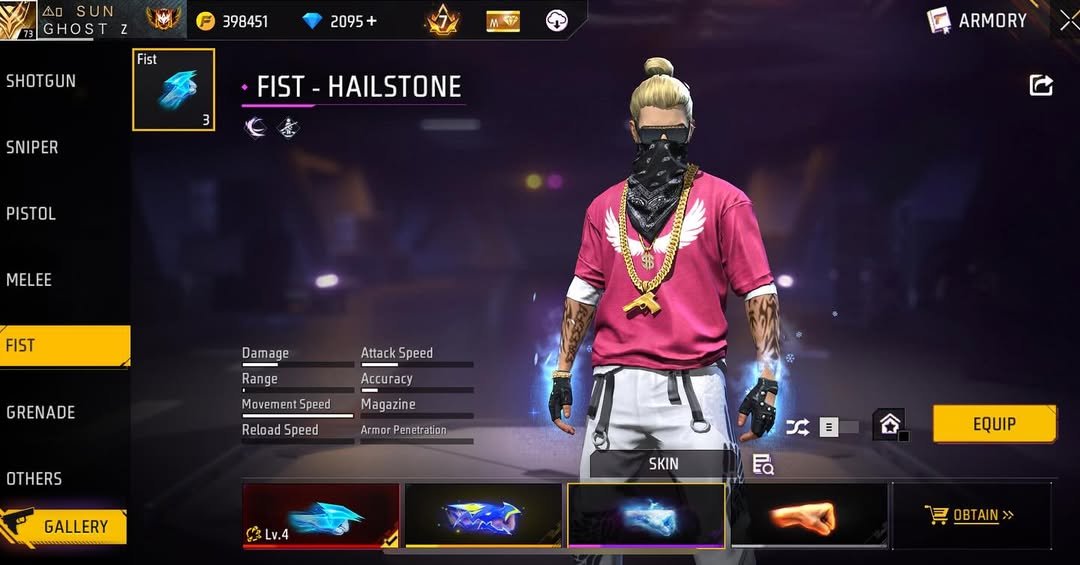Image resolution: width=1080 pixels, height=565 pixels.
Task: Switch to the Shotgun category
Action: (42, 81)
